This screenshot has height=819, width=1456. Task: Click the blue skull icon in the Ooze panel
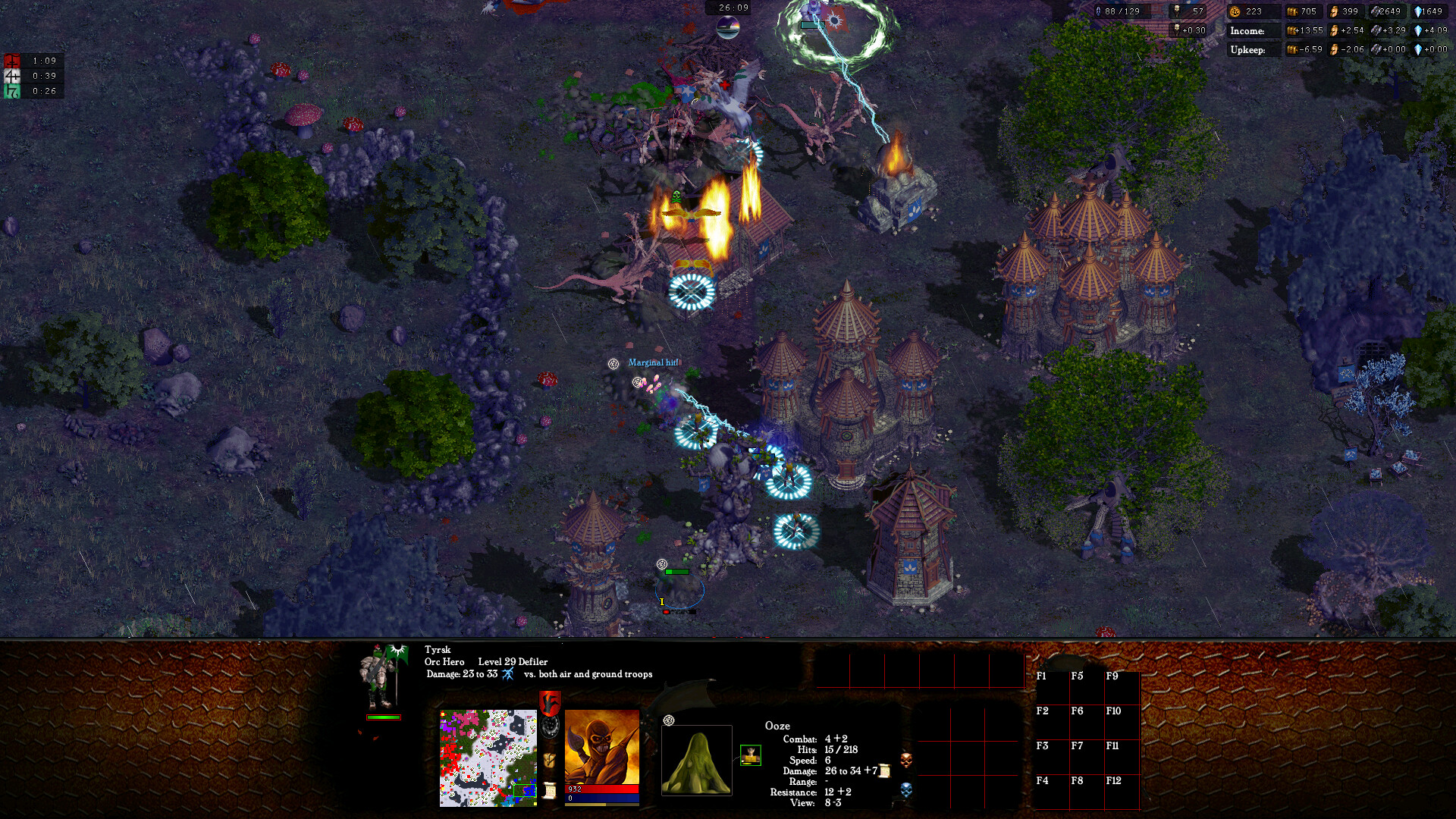pyautogui.click(x=905, y=790)
